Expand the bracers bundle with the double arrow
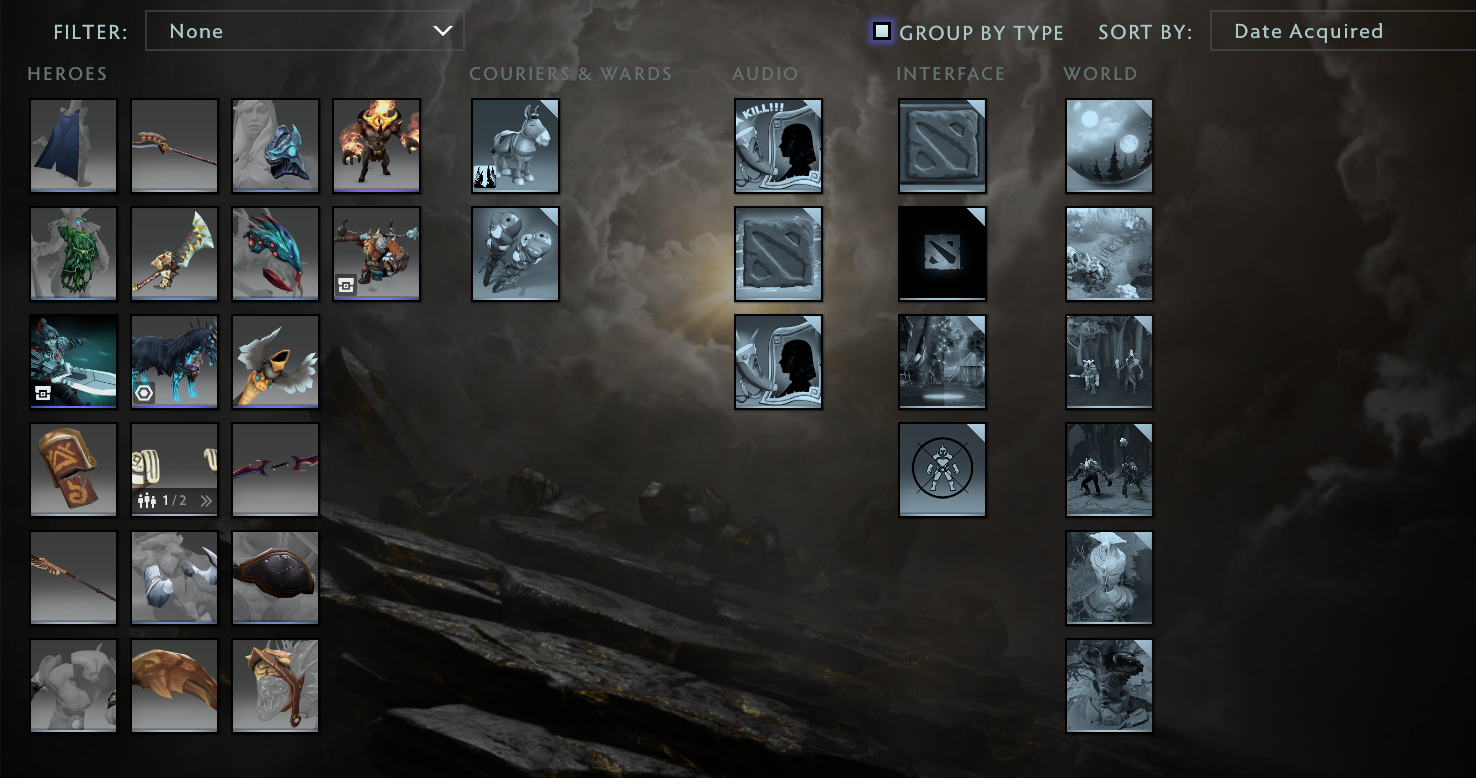Image resolution: width=1476 pixels, height=778 pixels. pos(206,502)
